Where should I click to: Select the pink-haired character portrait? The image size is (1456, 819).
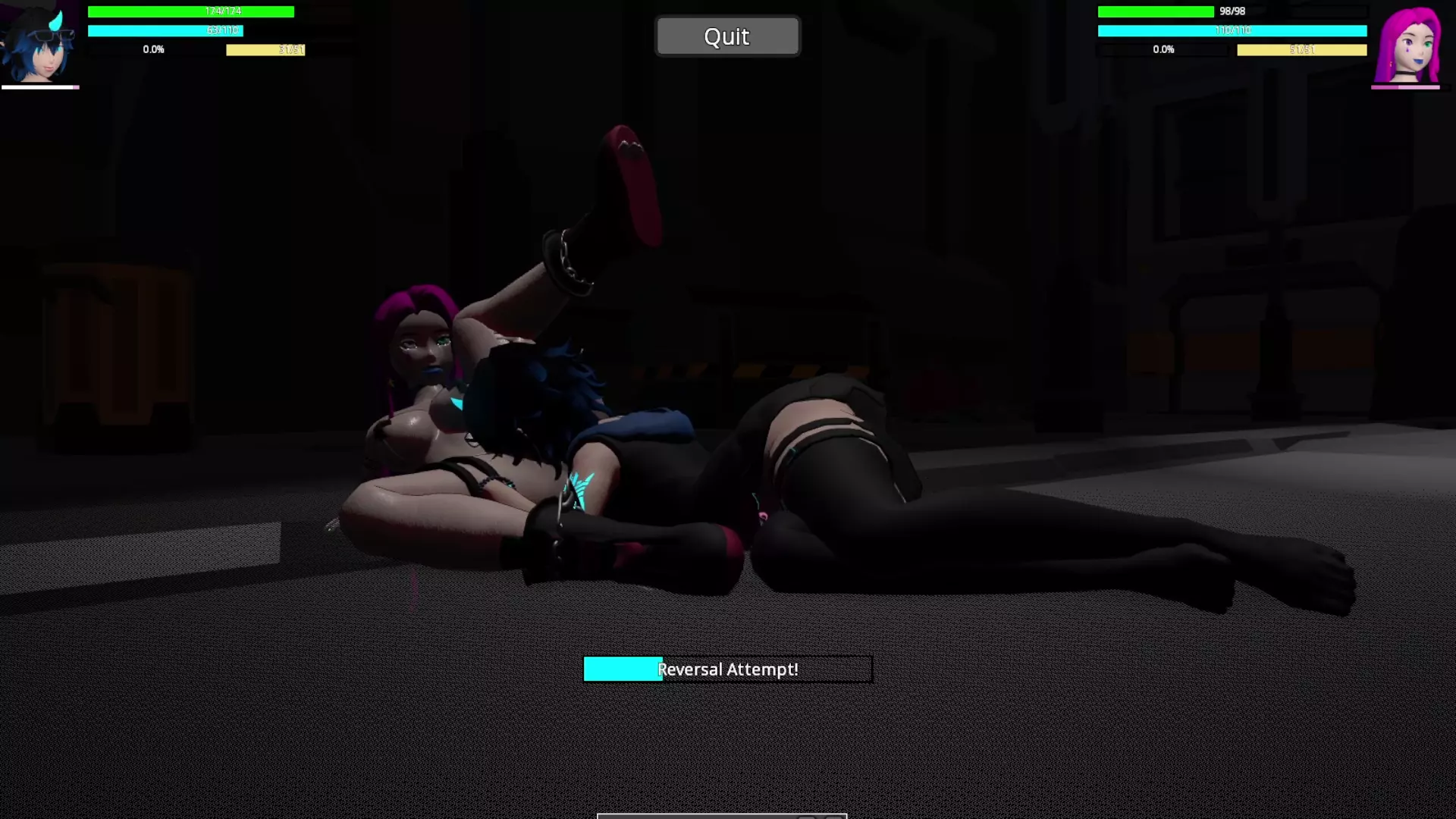click(1409, 45)
